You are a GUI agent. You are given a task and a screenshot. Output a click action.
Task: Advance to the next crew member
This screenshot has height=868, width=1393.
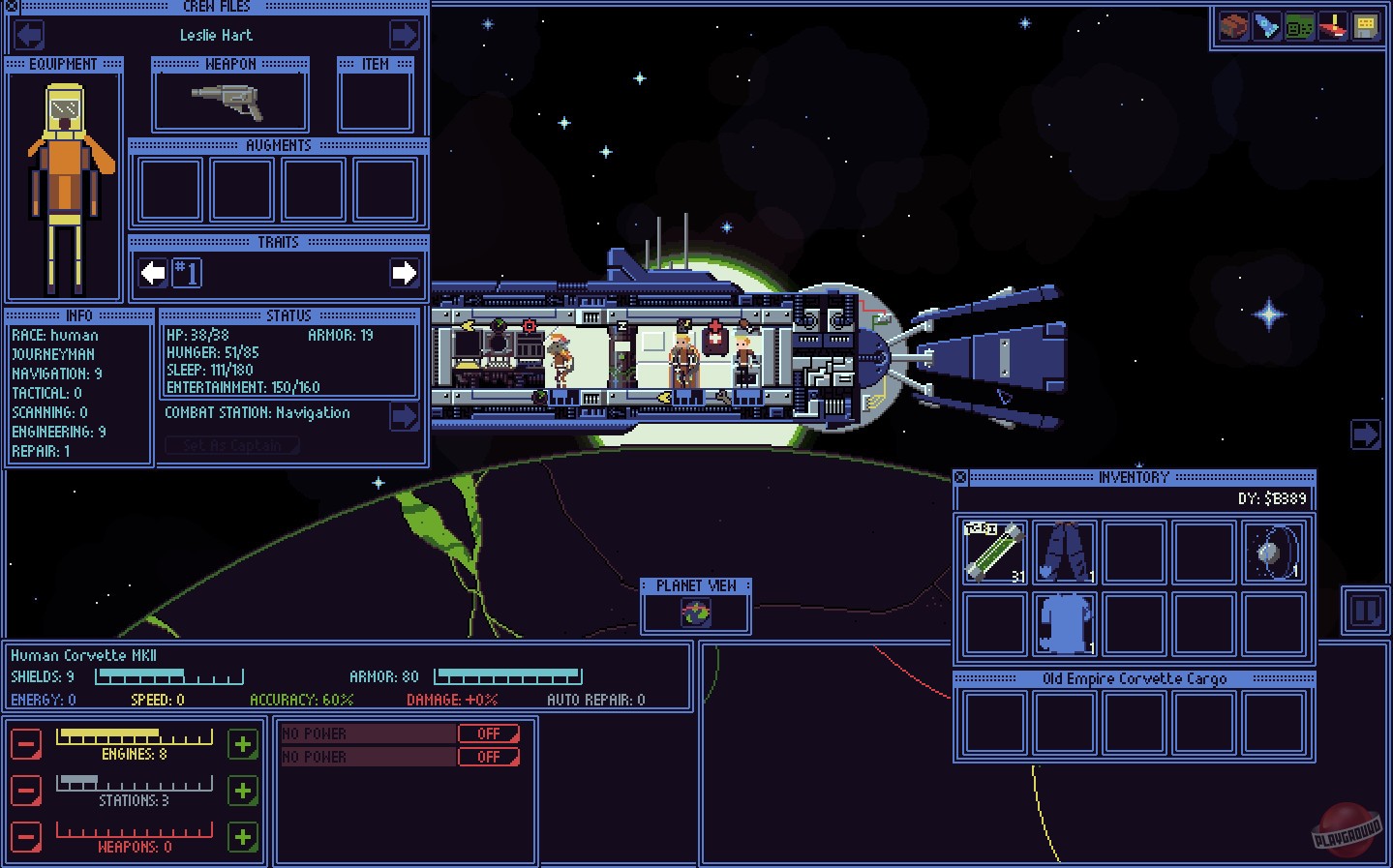pyautogui.click(x=404, y=35)
